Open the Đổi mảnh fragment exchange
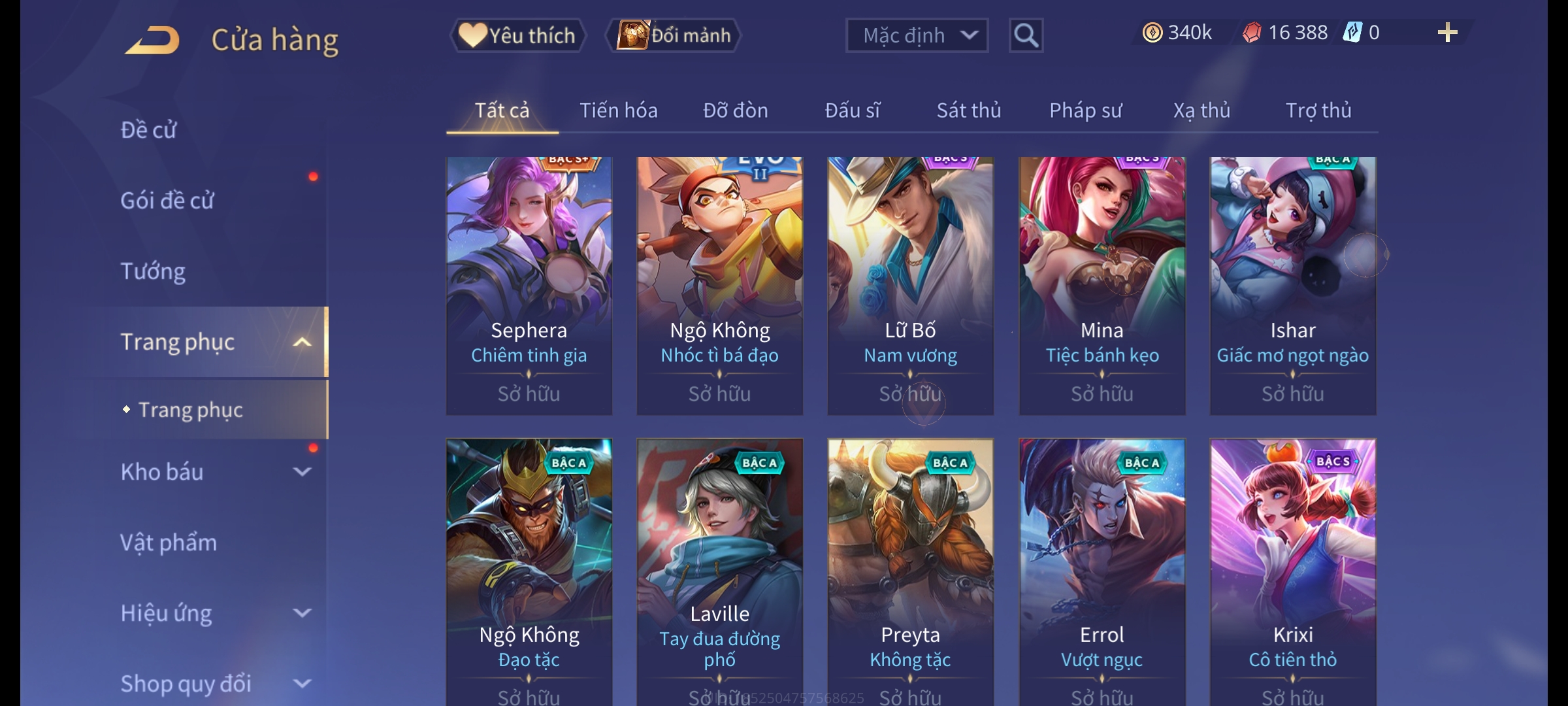 (674, 35)
